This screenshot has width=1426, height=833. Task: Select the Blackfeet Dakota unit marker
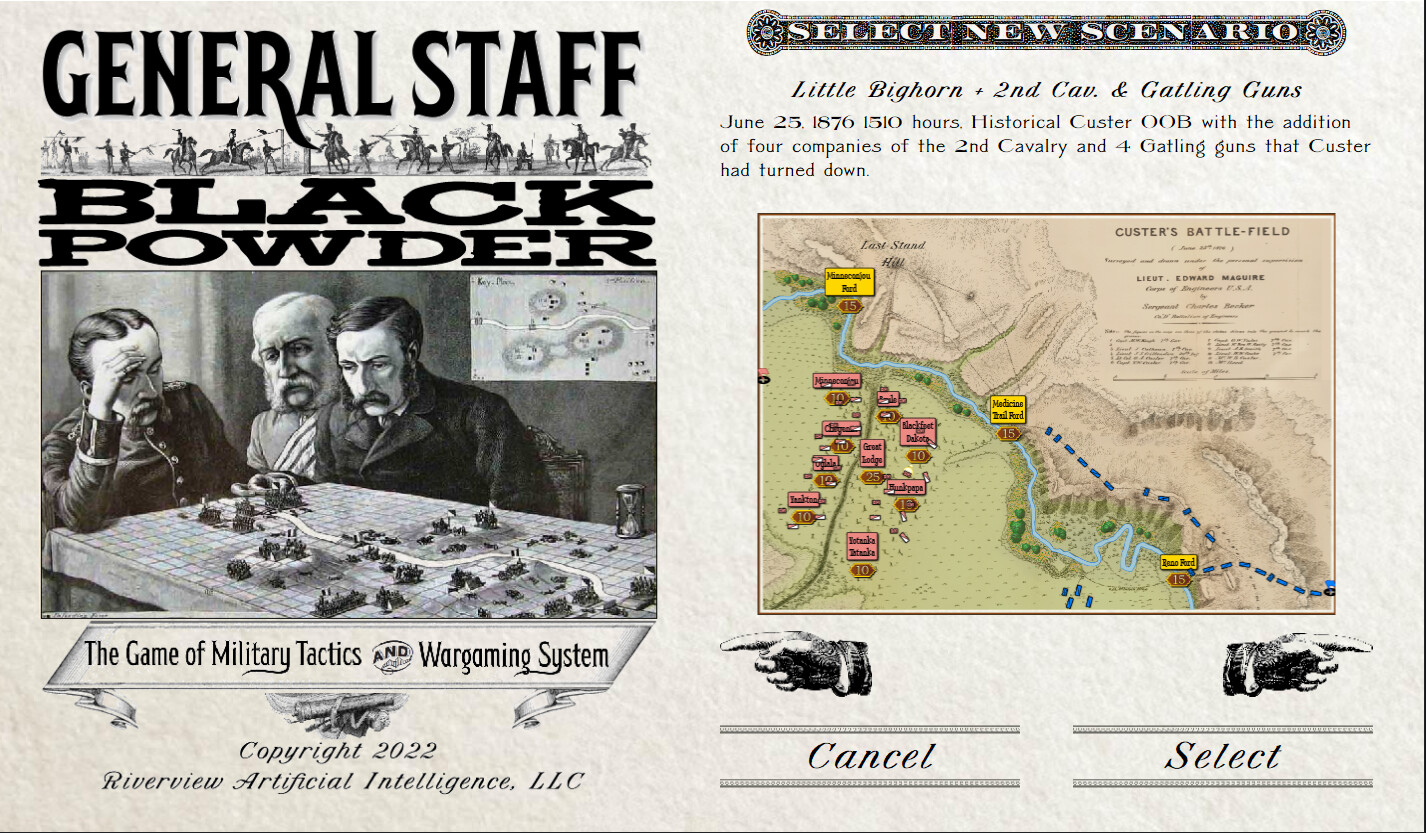tap(917, 431)
